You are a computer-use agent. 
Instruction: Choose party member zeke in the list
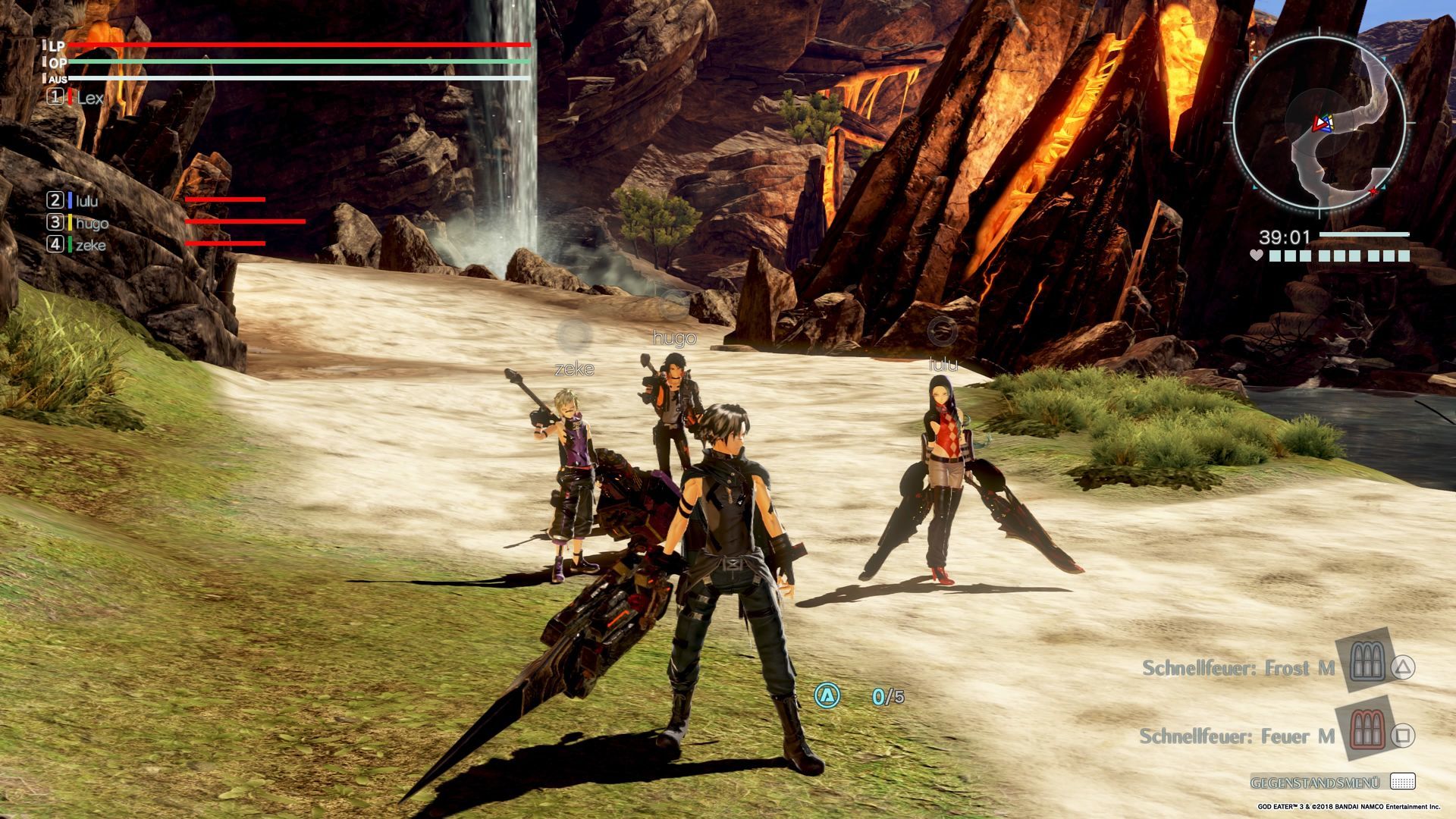[x=90, y=245]
